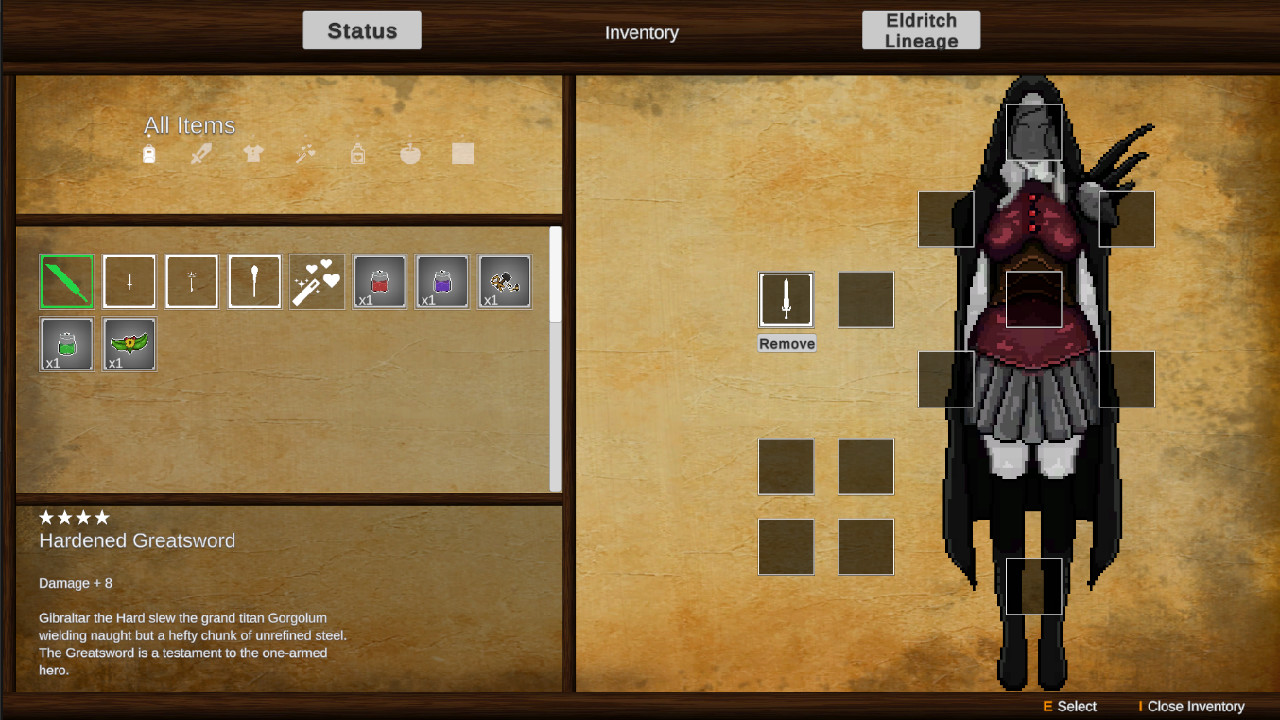Click the green potion inventory slot
Screen dimensions: 1280x720
[66, 344]
